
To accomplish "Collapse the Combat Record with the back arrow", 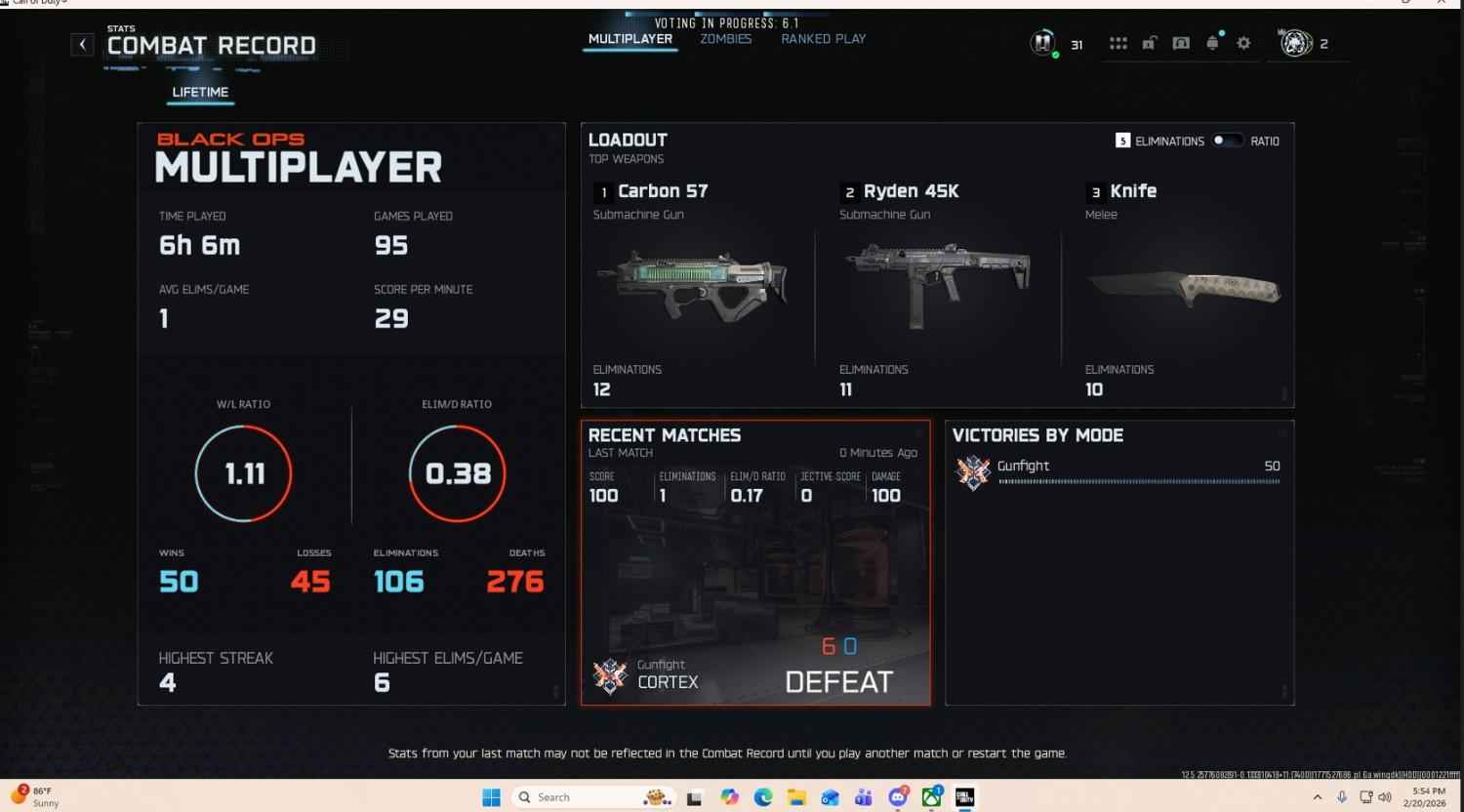I will pos(82,44).
